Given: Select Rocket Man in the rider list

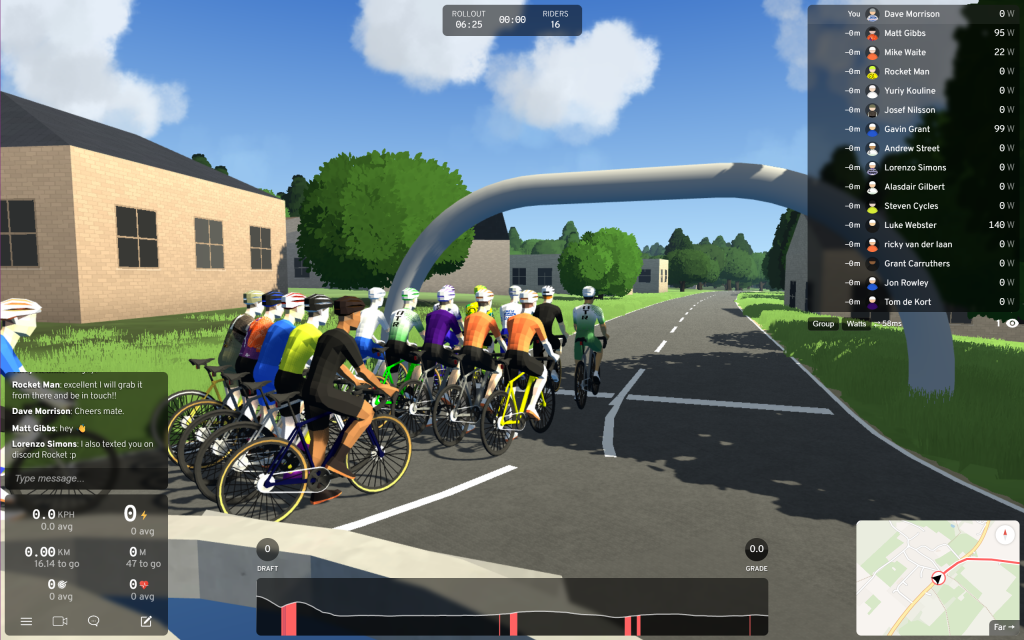Looking at the screenshot, I should (906, 72).
